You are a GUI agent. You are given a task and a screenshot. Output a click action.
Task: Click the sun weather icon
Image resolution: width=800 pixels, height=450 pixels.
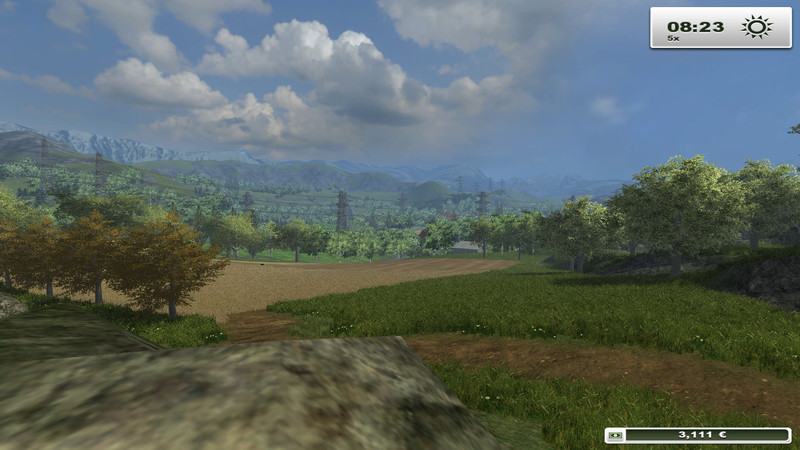click(x=756, y=27)
